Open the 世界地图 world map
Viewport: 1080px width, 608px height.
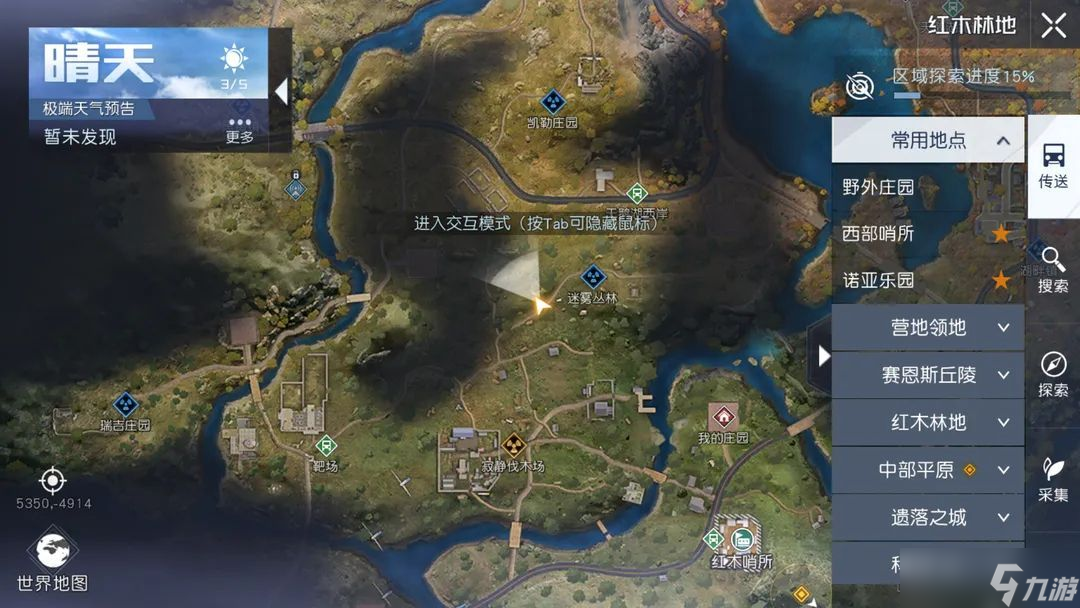coord(52,562)
